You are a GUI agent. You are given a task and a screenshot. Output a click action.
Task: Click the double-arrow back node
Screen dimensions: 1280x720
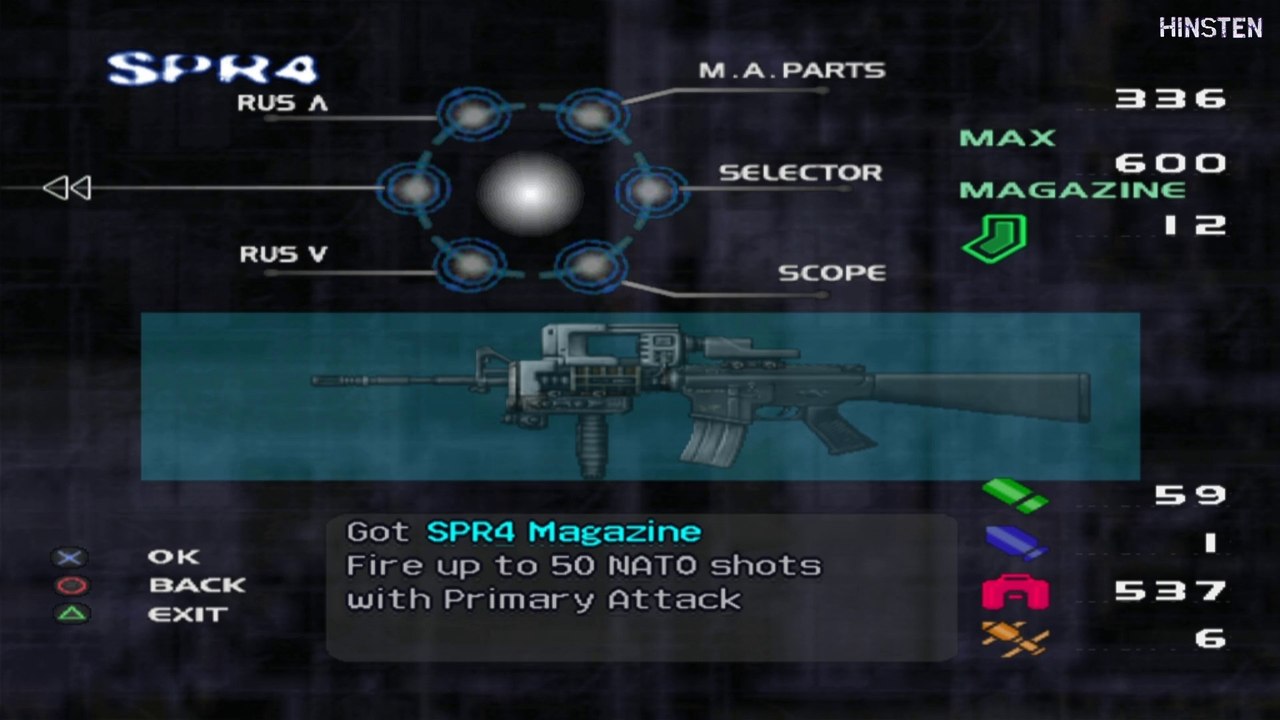[412, 189]
